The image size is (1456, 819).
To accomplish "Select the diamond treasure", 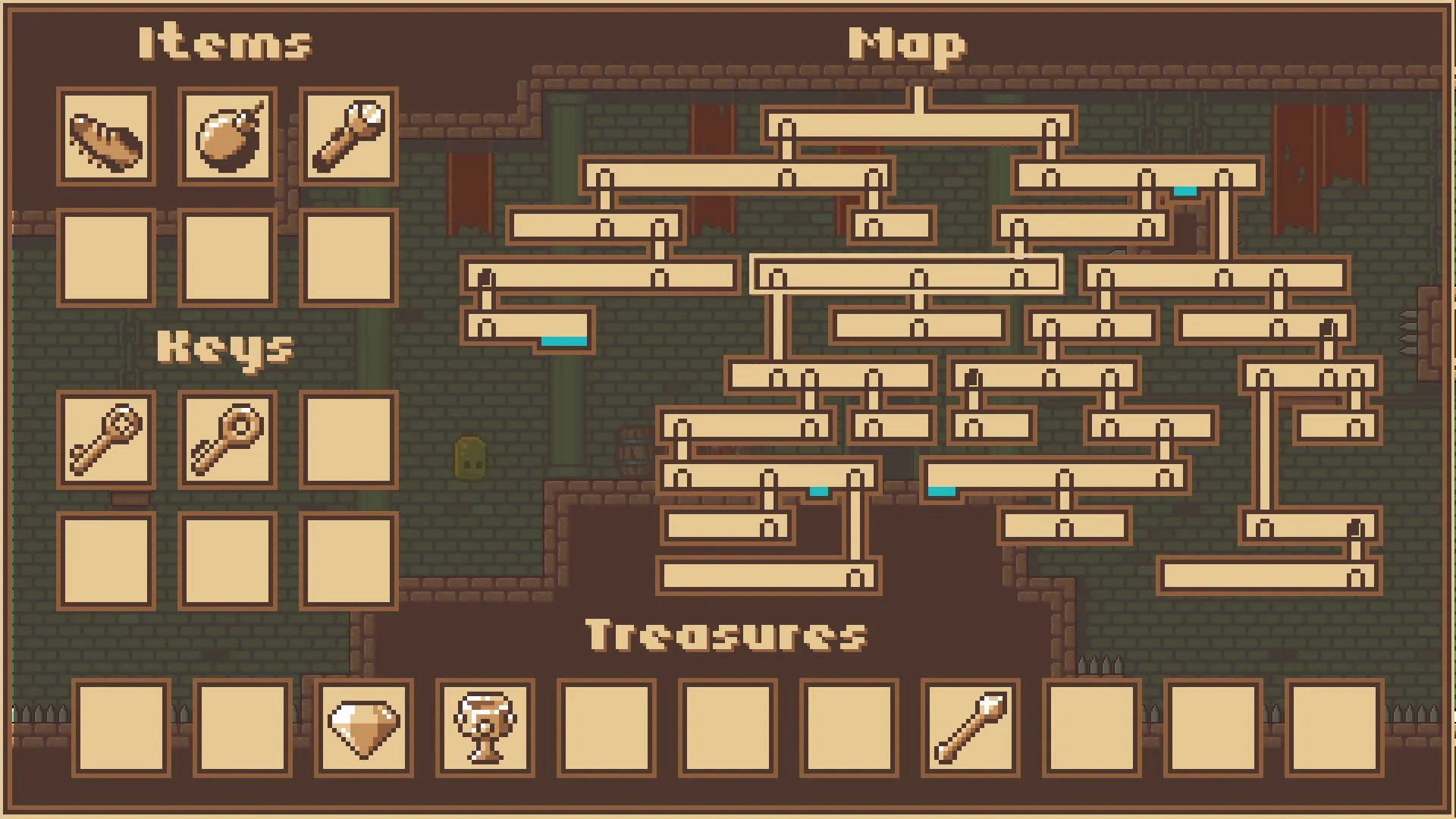I will (x=364, y=730).
